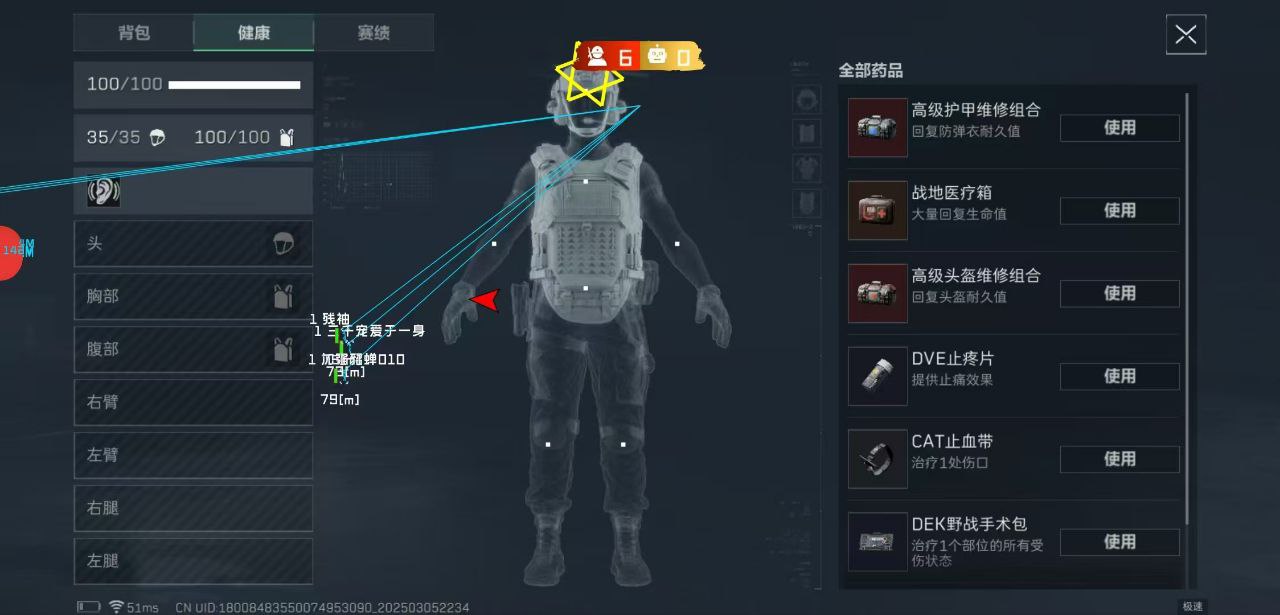Click the 战地医疗箱 medkit icon
The height and width of the screenshot is (615, 1280).
coord(878,211)
